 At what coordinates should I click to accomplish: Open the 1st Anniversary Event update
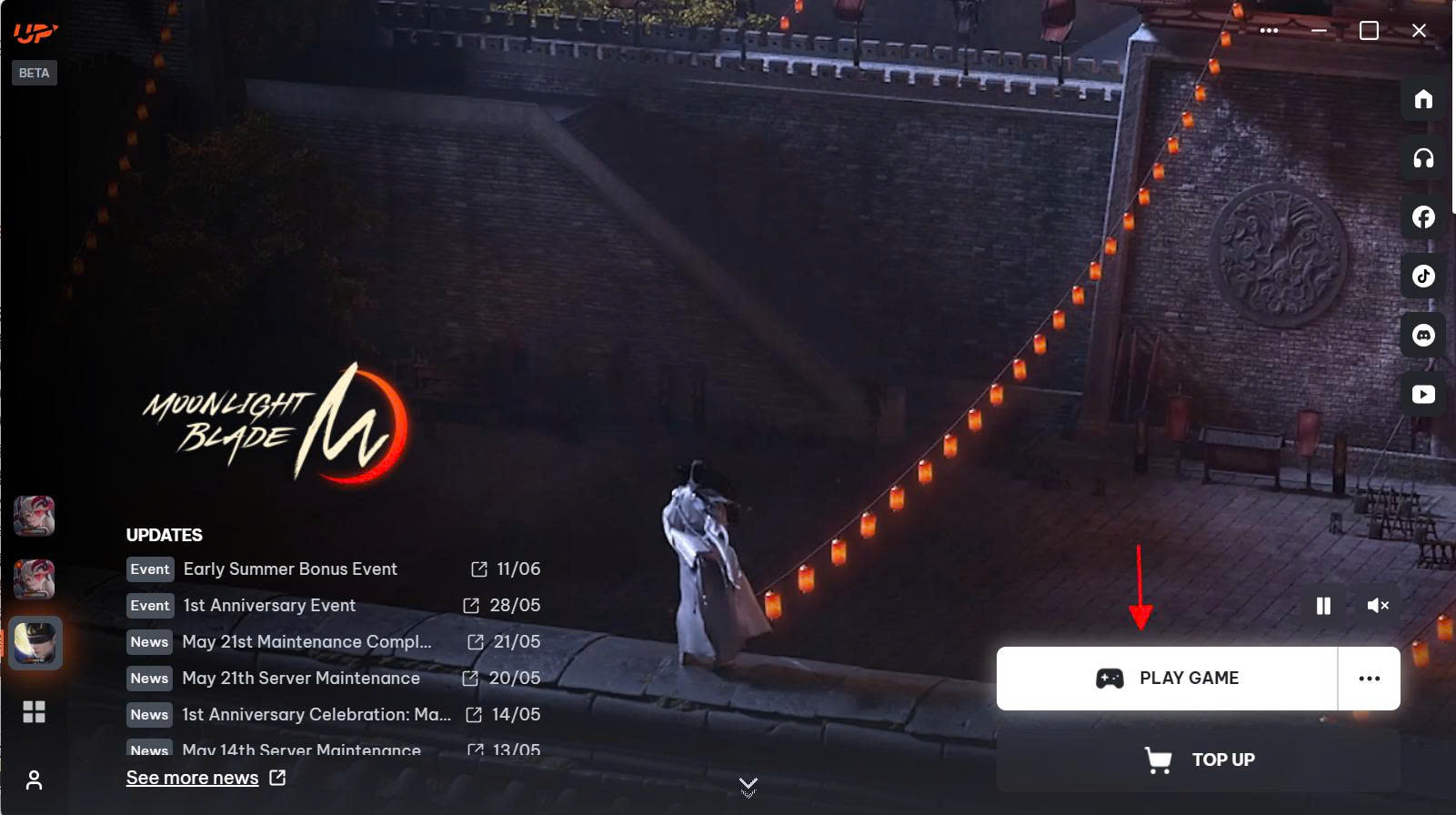269,606
